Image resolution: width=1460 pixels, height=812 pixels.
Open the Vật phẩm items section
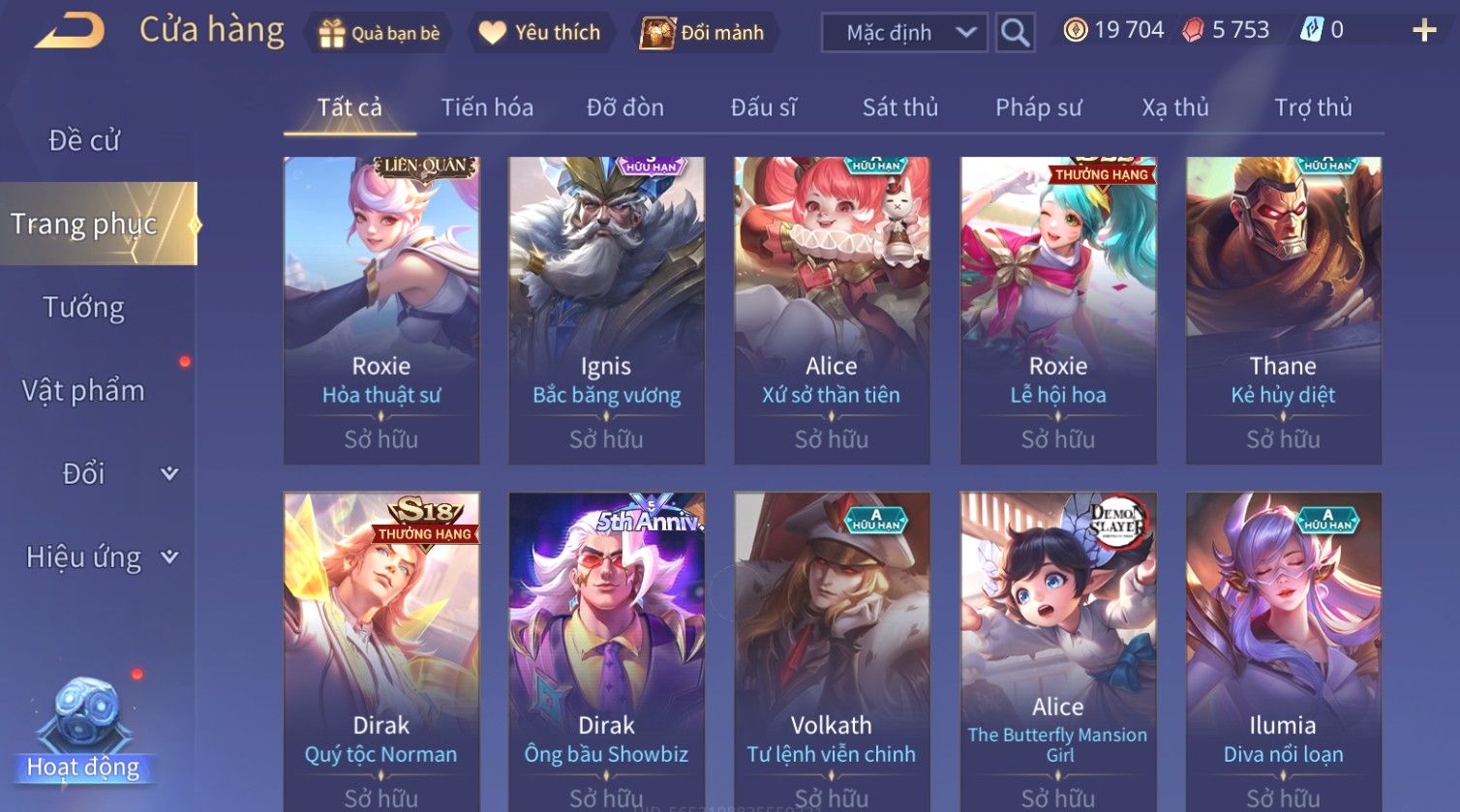[x=84, y=391]
